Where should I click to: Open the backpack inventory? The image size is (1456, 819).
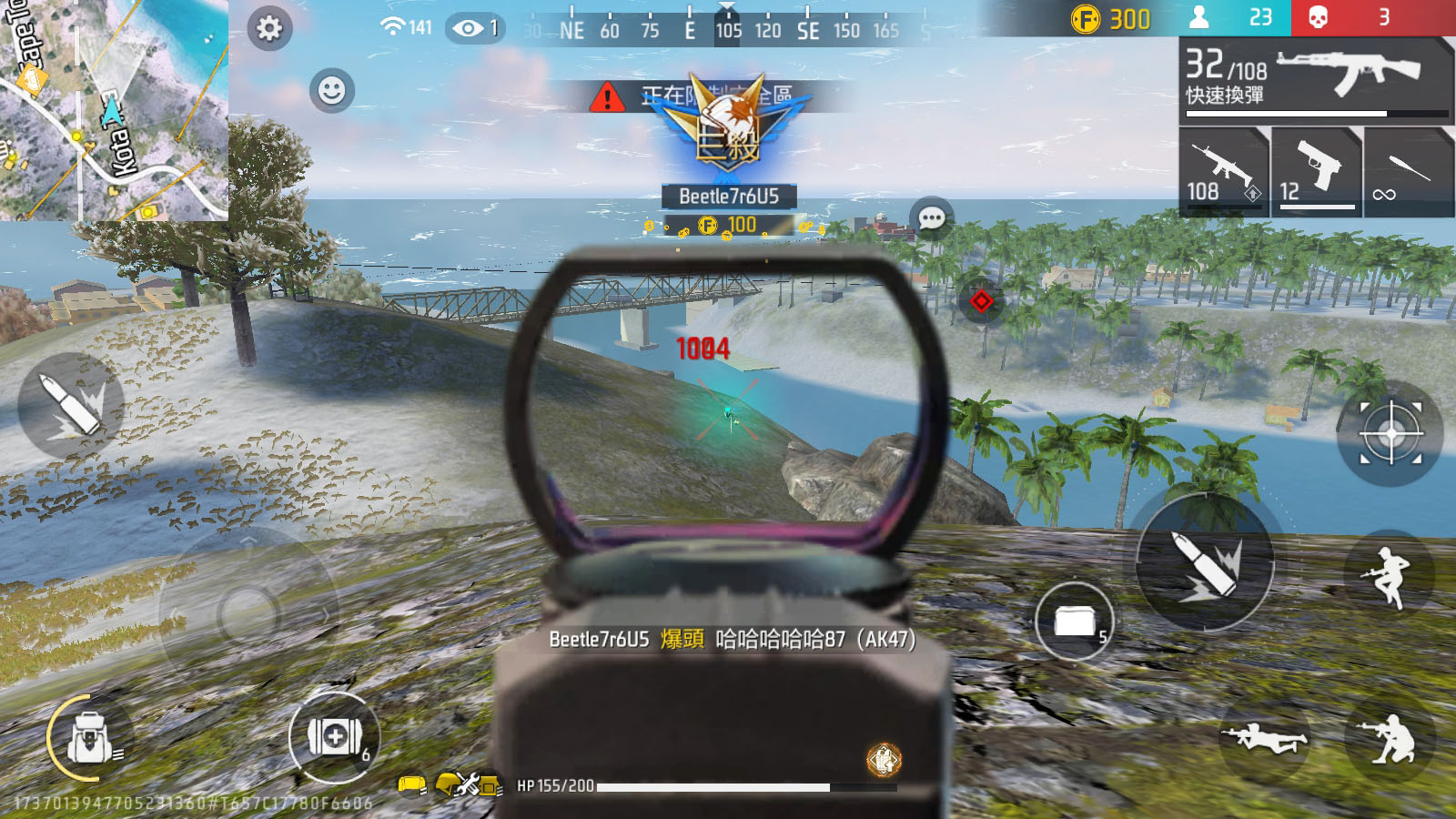coord(89,738)
